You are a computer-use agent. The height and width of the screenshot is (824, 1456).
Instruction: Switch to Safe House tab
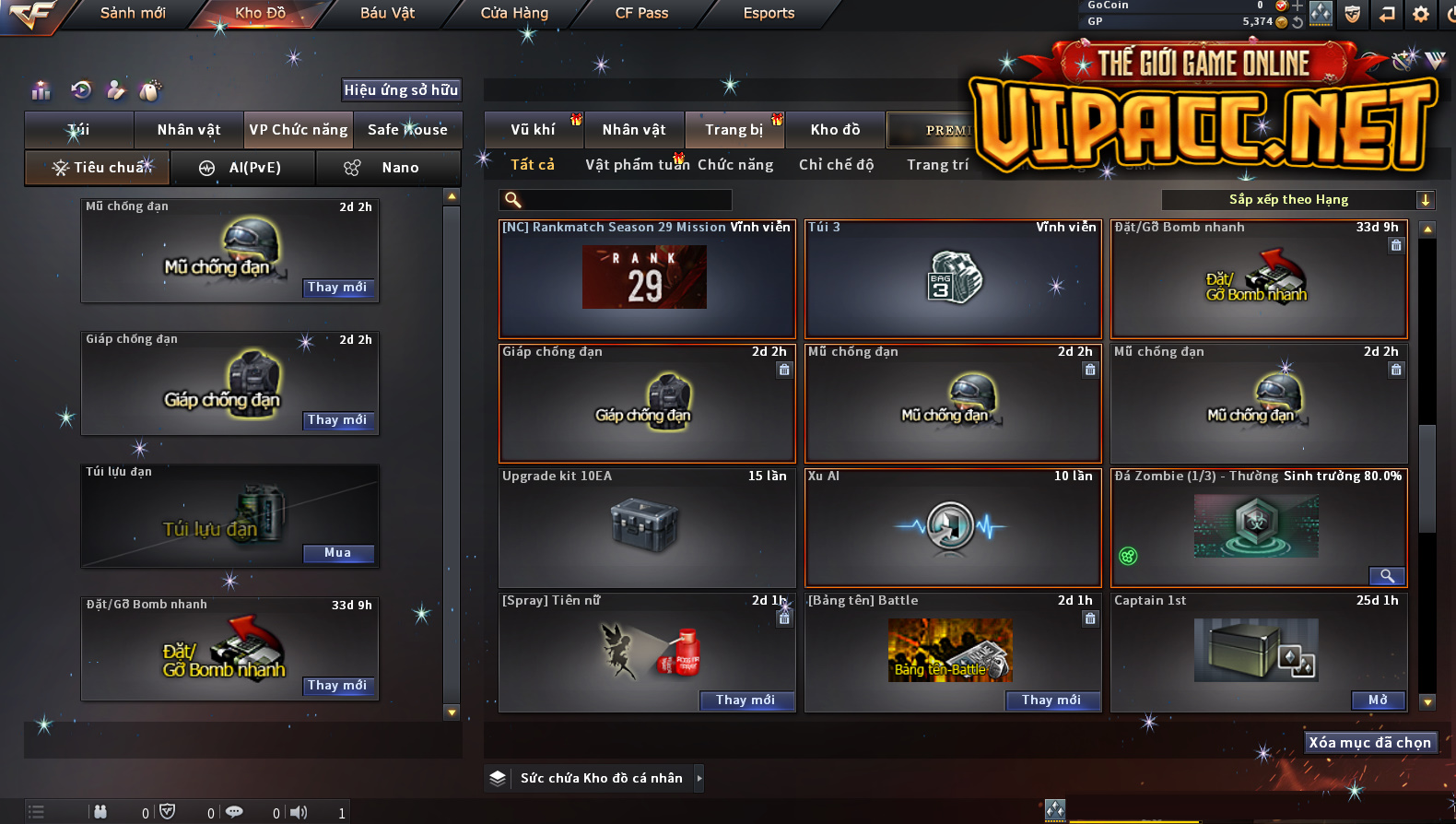pyautogui.click(x=407, y=130)
